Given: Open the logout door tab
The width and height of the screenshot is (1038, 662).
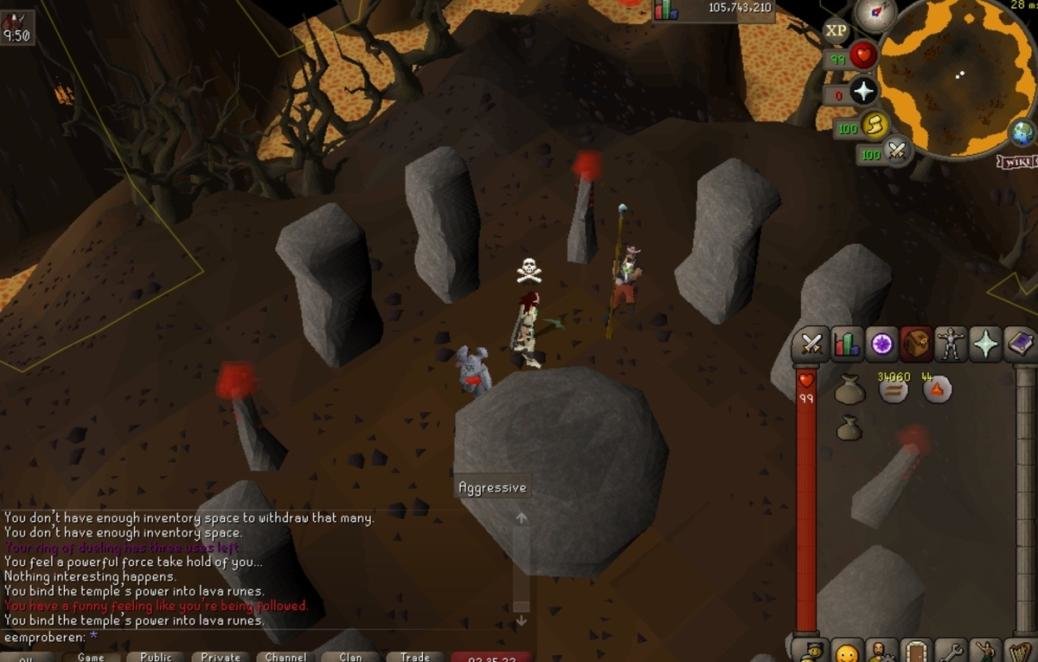Looking at the screenshot, I should tap(916, 652).
